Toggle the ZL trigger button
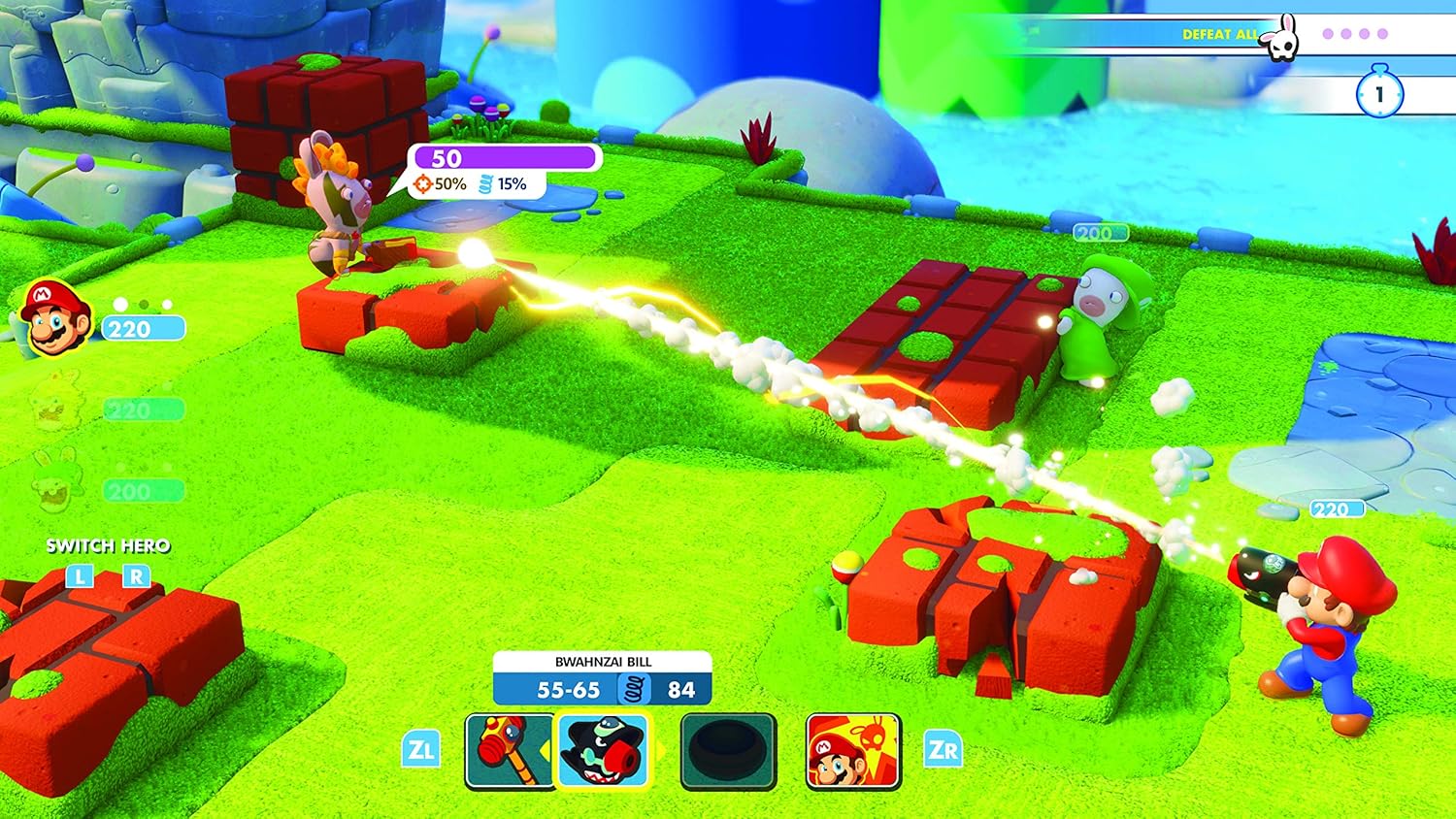Viewport: 1456px width, 819px height. 421,748
